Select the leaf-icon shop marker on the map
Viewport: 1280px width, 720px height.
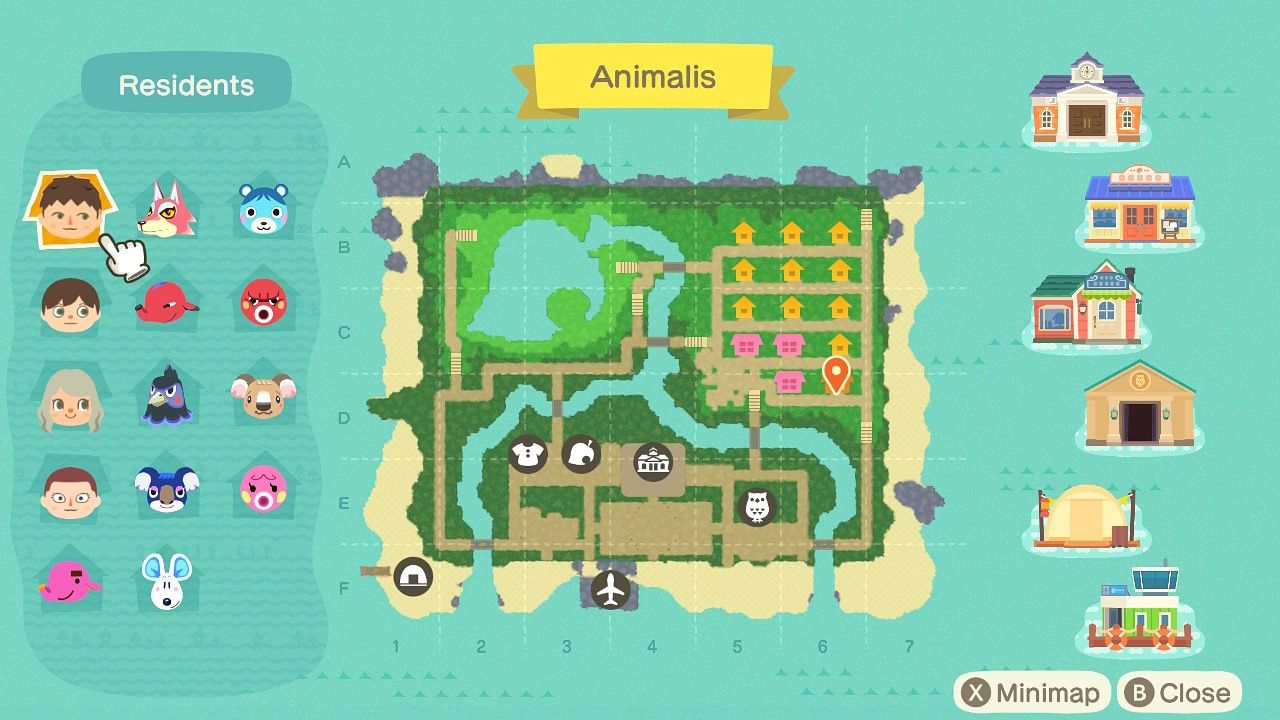coord(580,454)
